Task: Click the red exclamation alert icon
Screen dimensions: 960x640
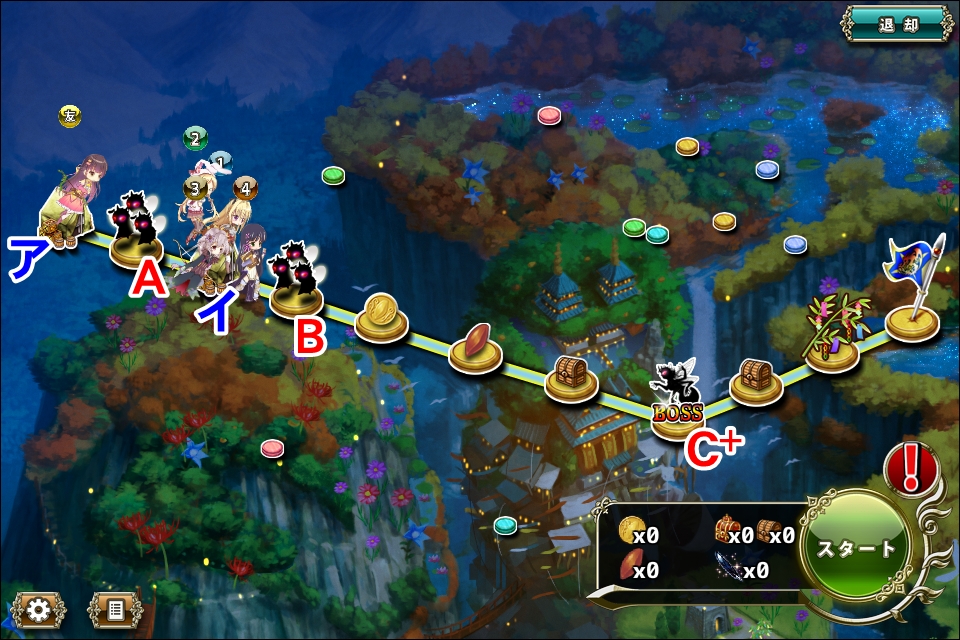Action: (910, 467)
